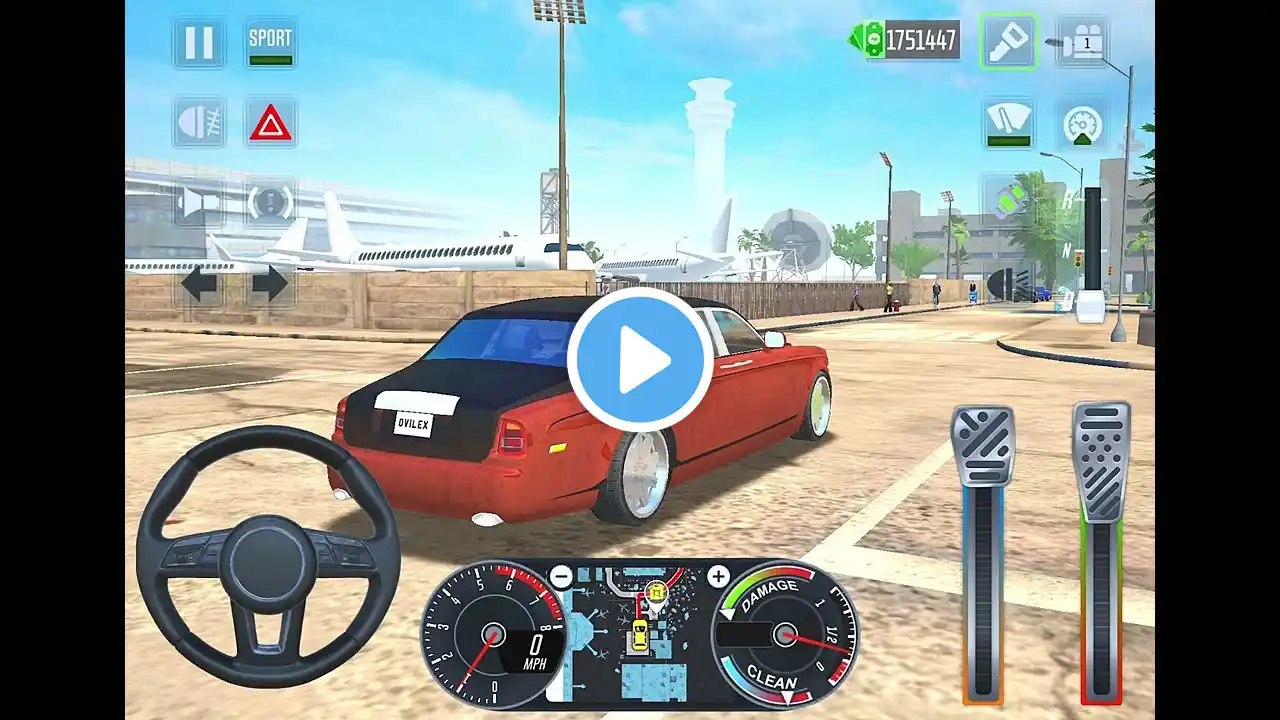The image size is (1280, 720).
Task: Zoom out the minimap with minus
Action: [561, 577]
